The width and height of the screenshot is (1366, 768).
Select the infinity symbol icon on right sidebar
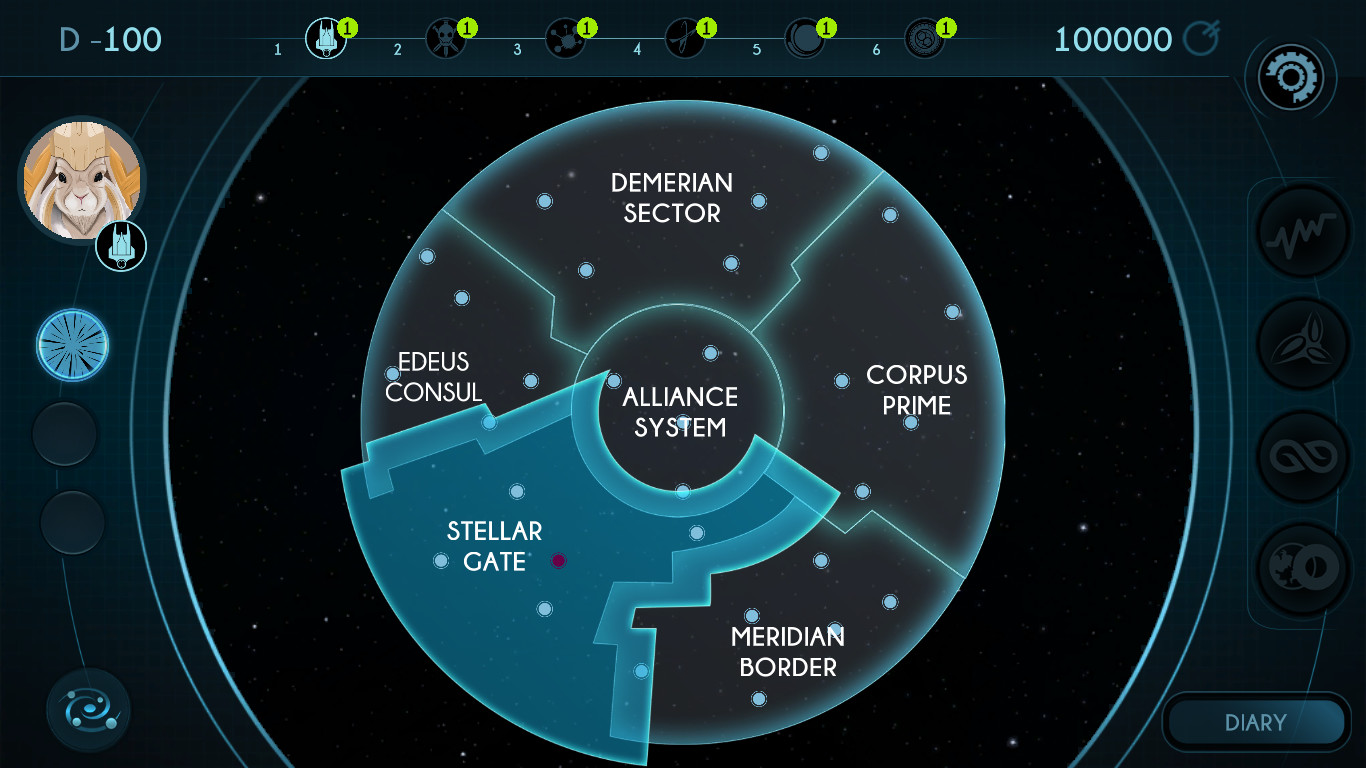point(1302,454)
